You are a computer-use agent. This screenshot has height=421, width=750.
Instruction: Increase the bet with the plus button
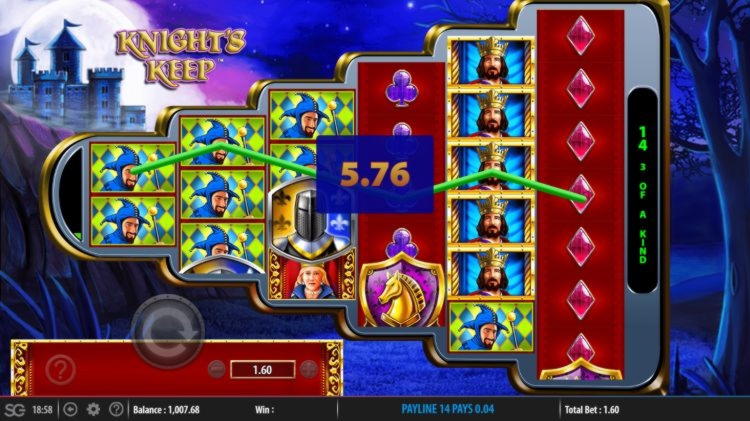tap(307, 369)
